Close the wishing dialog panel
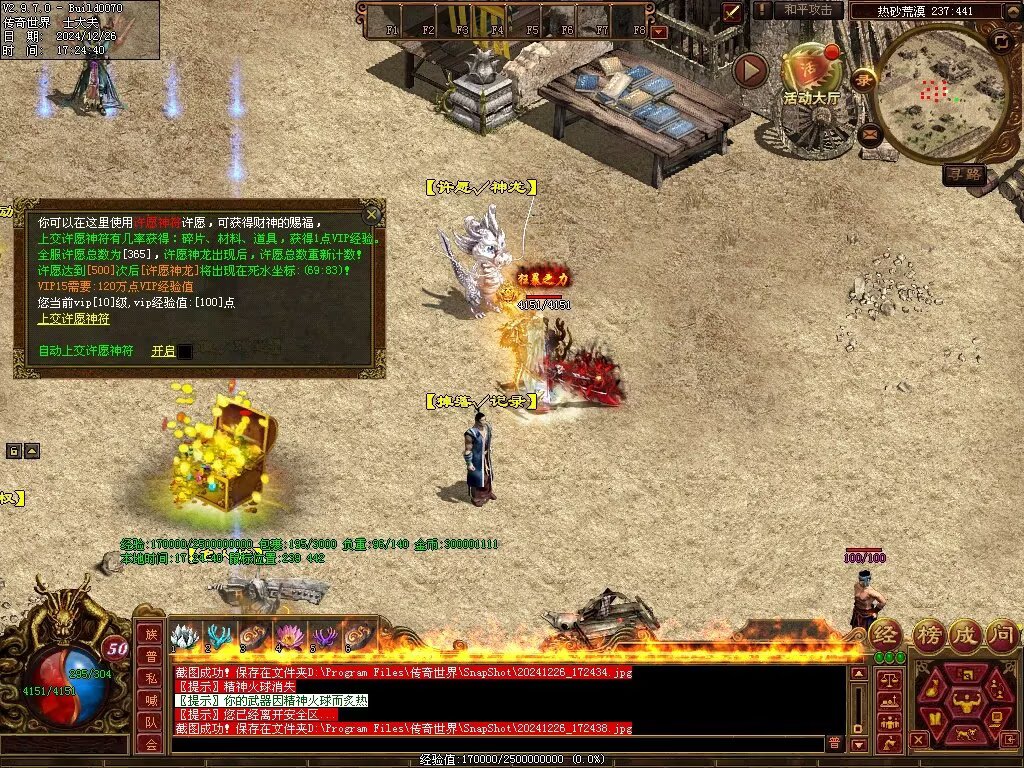Viewport: 1024px width, 768px height. click(372, 214)
